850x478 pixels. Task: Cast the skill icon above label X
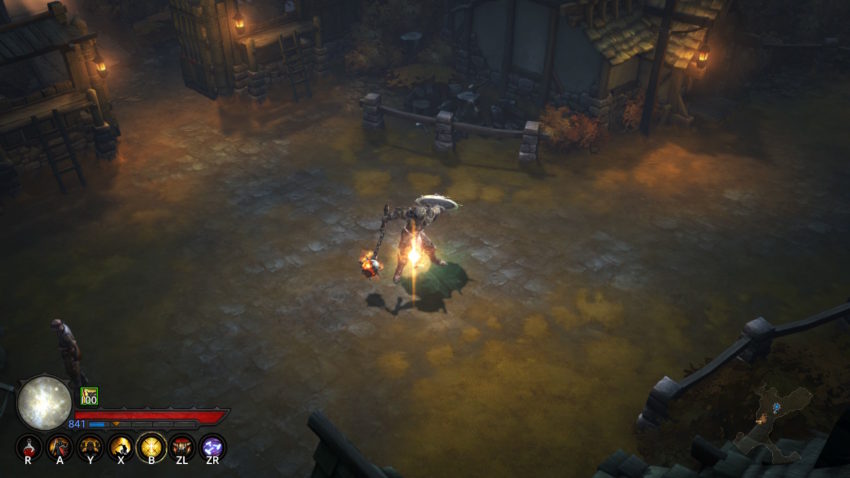coord(121,446)
